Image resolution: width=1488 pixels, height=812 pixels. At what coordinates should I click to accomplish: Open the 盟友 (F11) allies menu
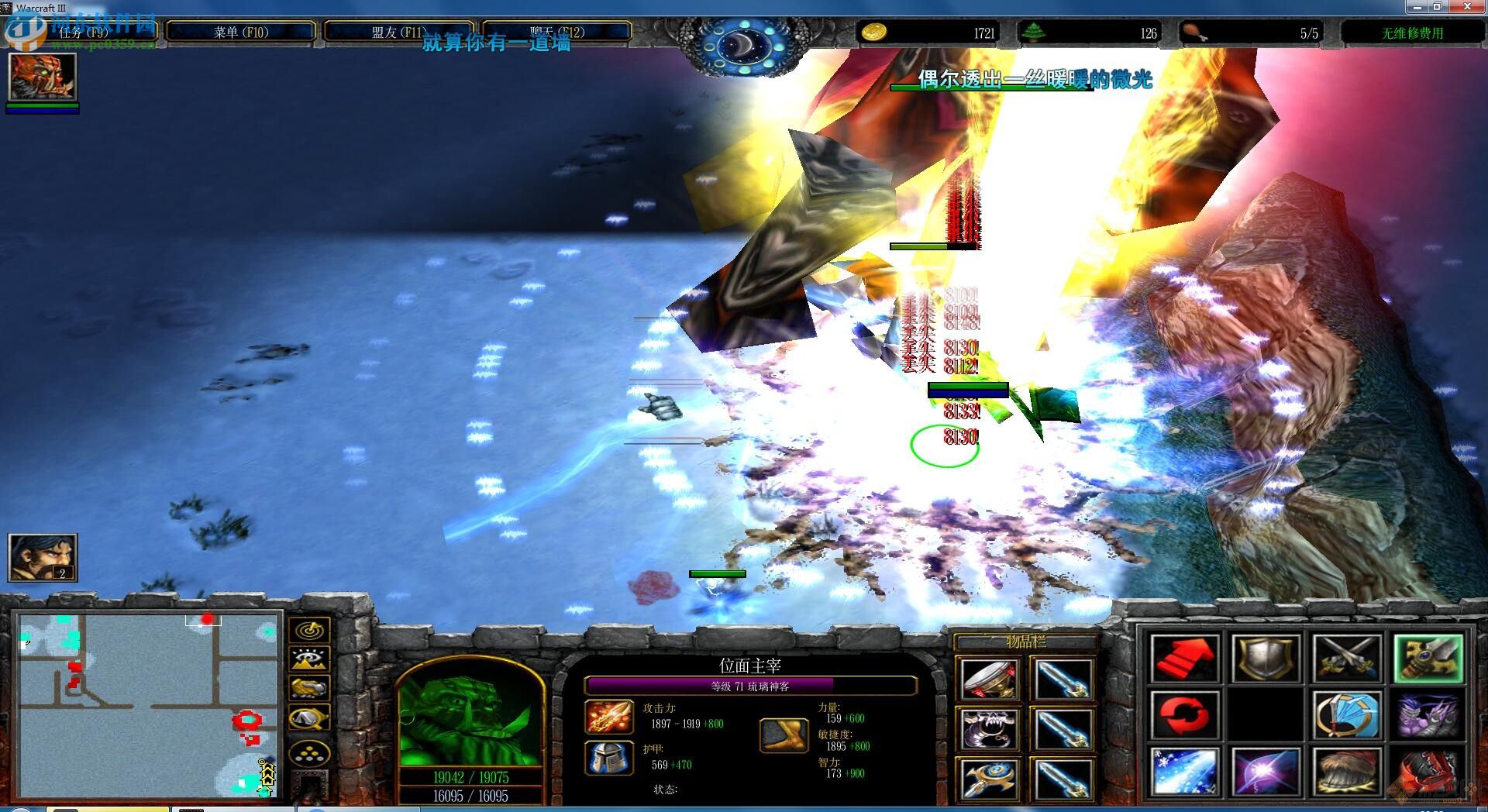(398, 33)
